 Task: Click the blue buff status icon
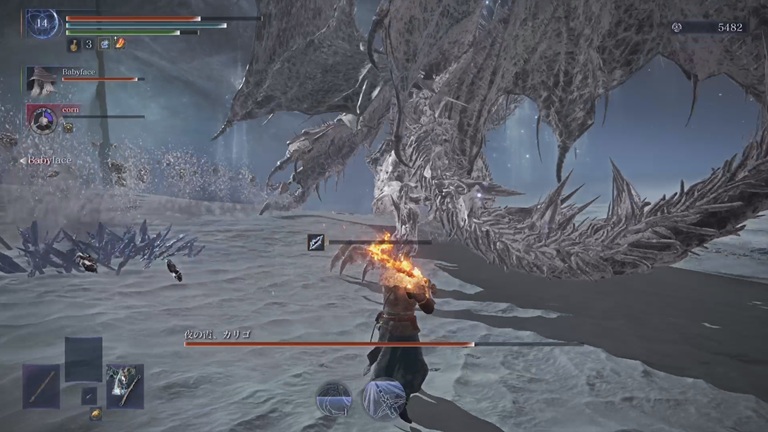point(104,44)
